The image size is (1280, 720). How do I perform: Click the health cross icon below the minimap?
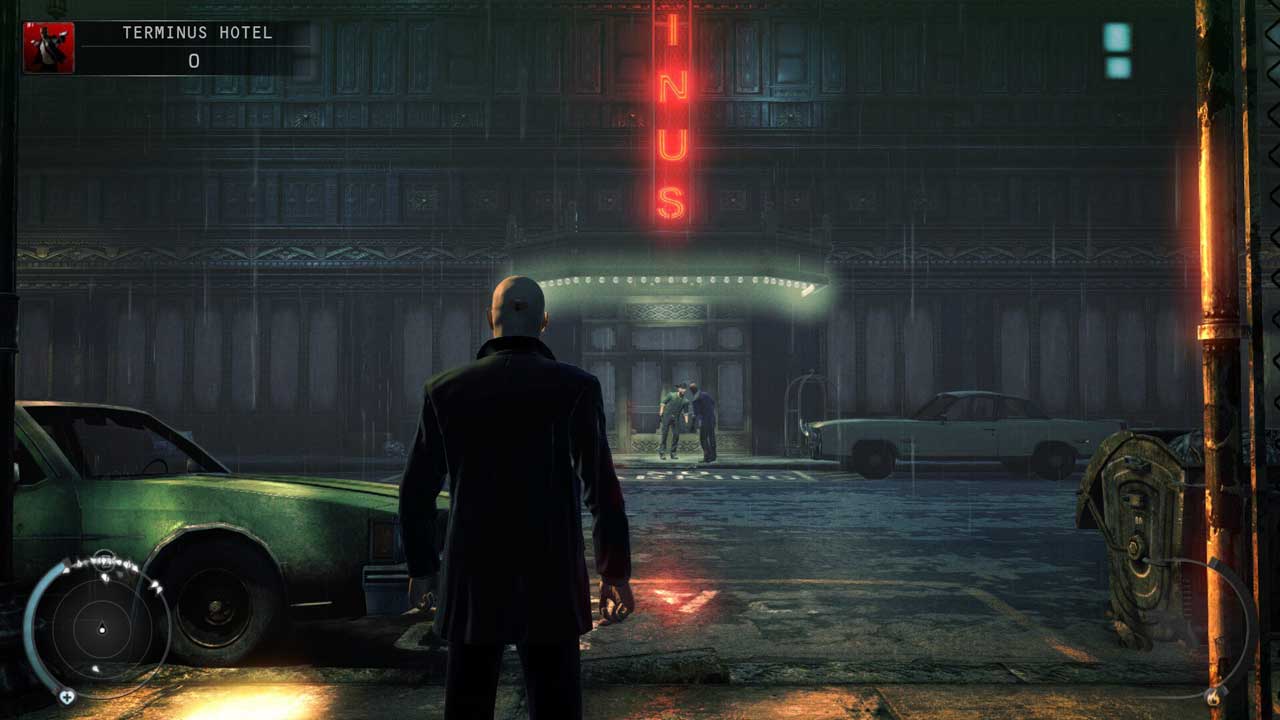(x=67, y=697)
